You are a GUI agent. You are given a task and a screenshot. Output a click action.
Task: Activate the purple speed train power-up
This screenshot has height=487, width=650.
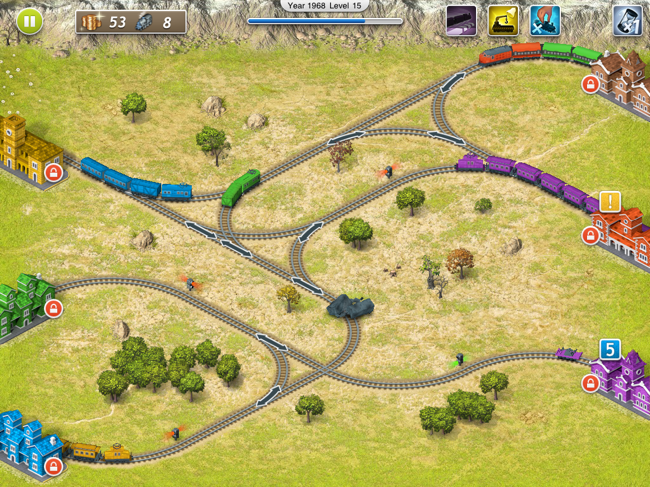(461, 20)
